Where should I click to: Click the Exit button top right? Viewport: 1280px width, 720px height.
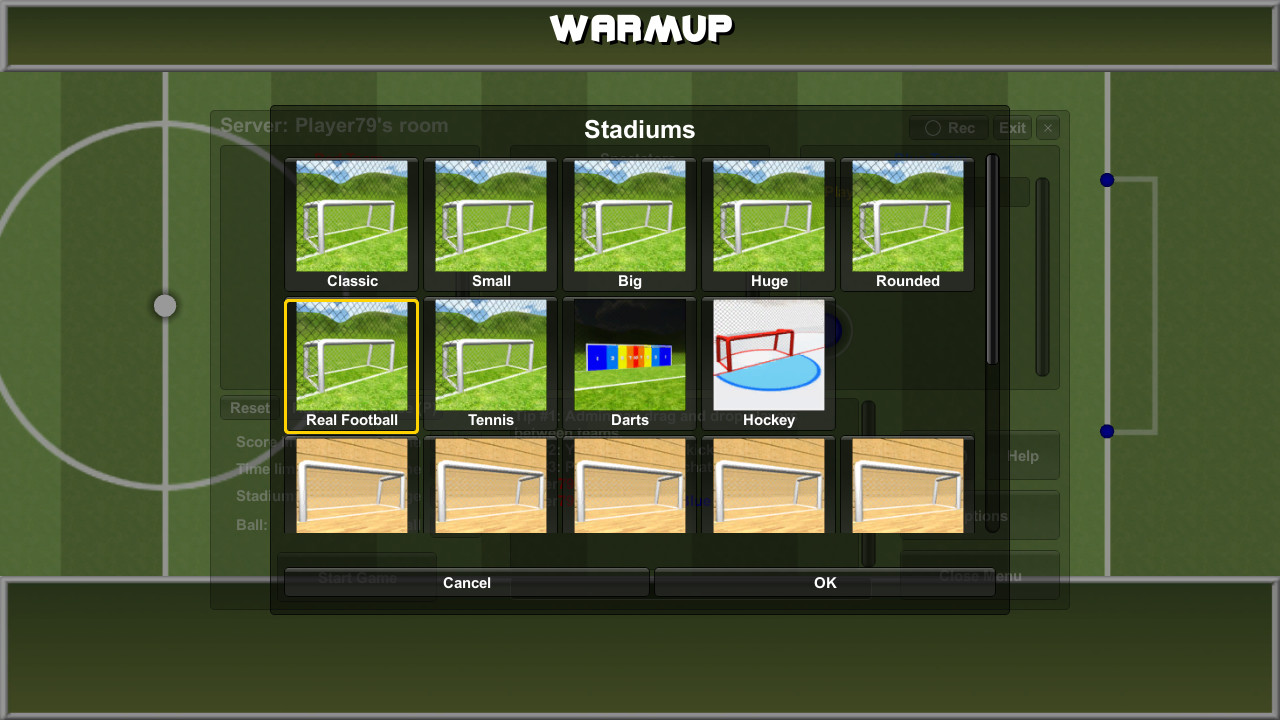(x=1011, y=128)
